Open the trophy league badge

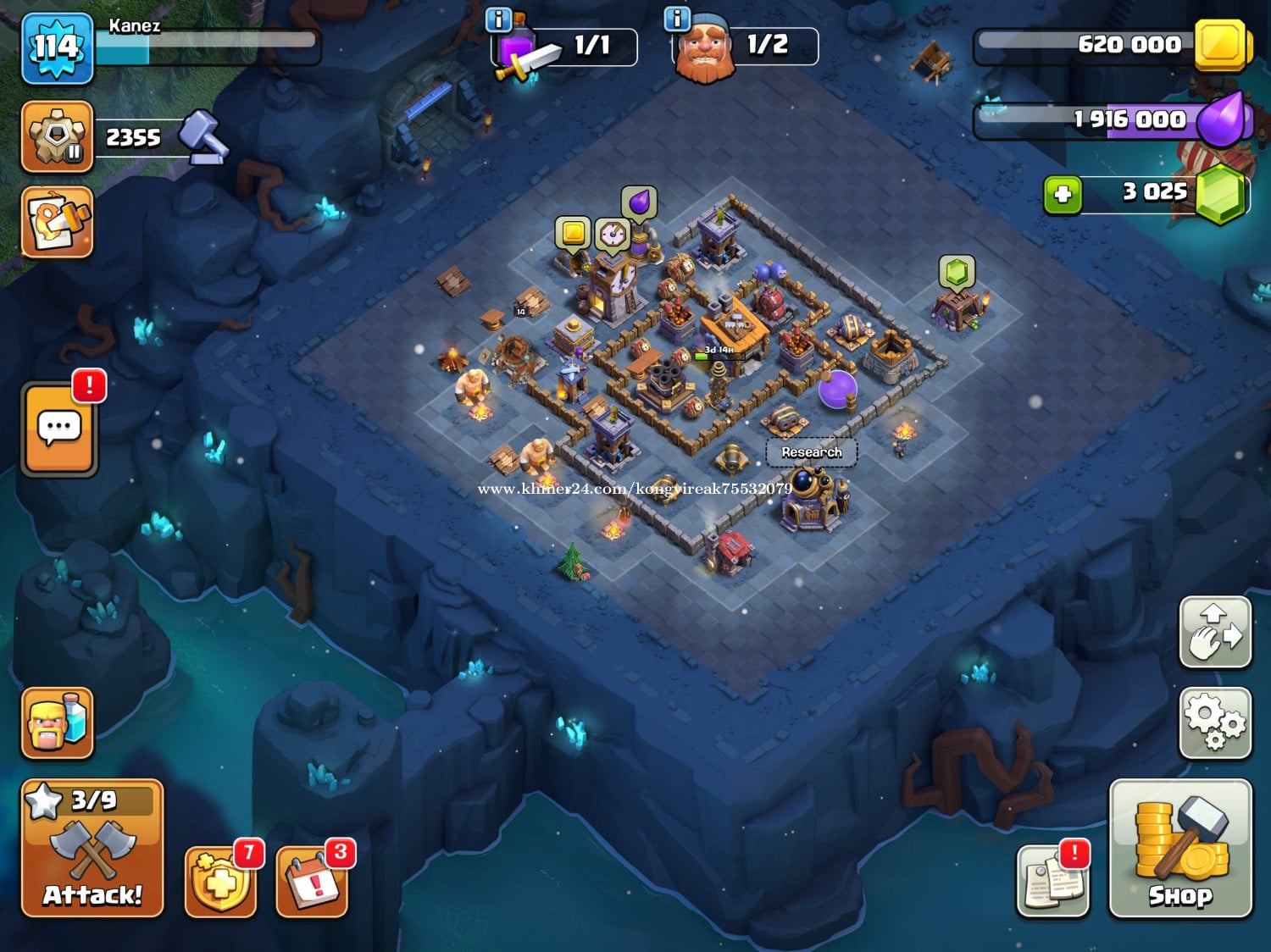pyautogui.click(x=57, y=136)
